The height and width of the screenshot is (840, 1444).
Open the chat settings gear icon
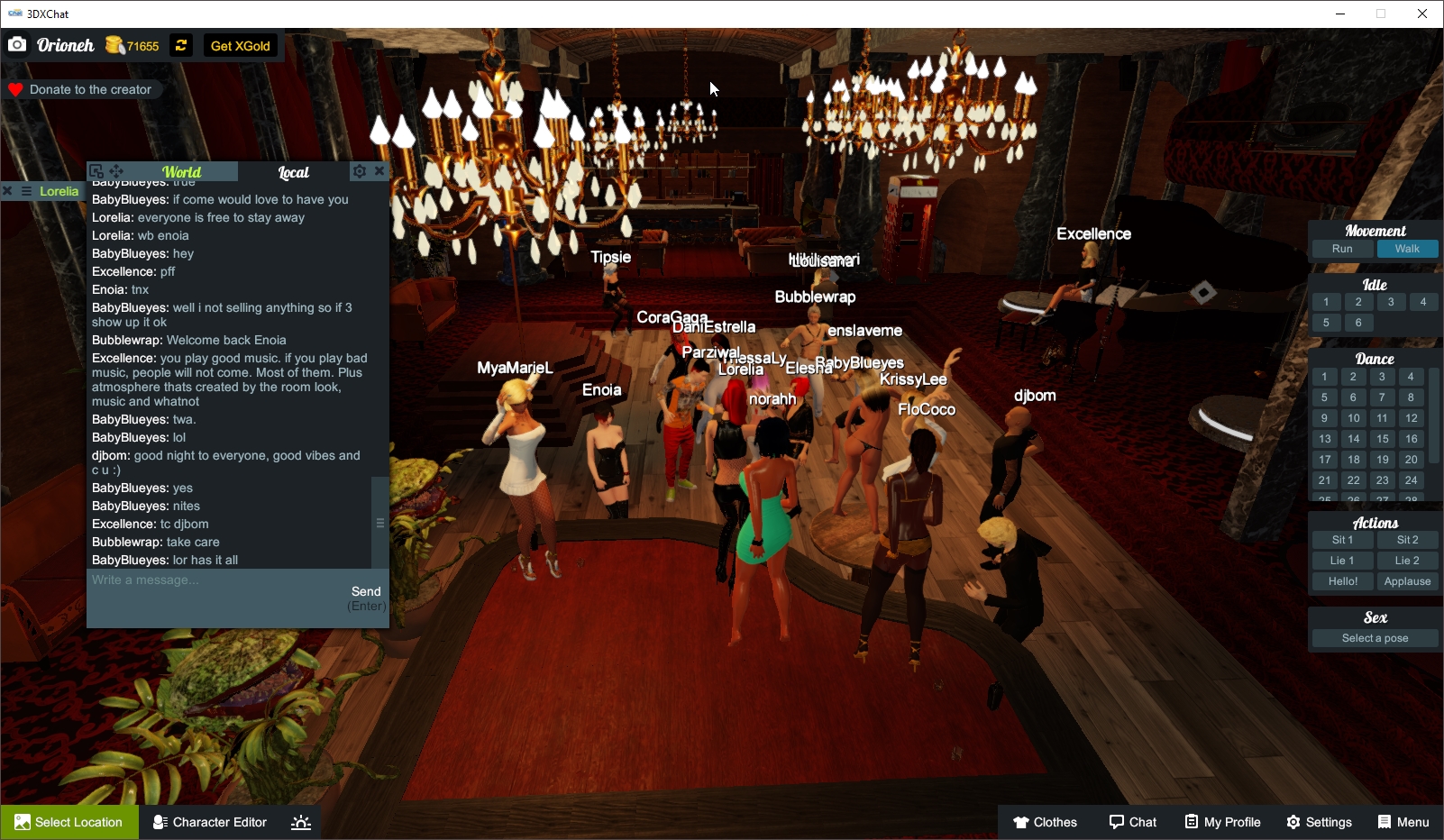(x=360, y=170)
